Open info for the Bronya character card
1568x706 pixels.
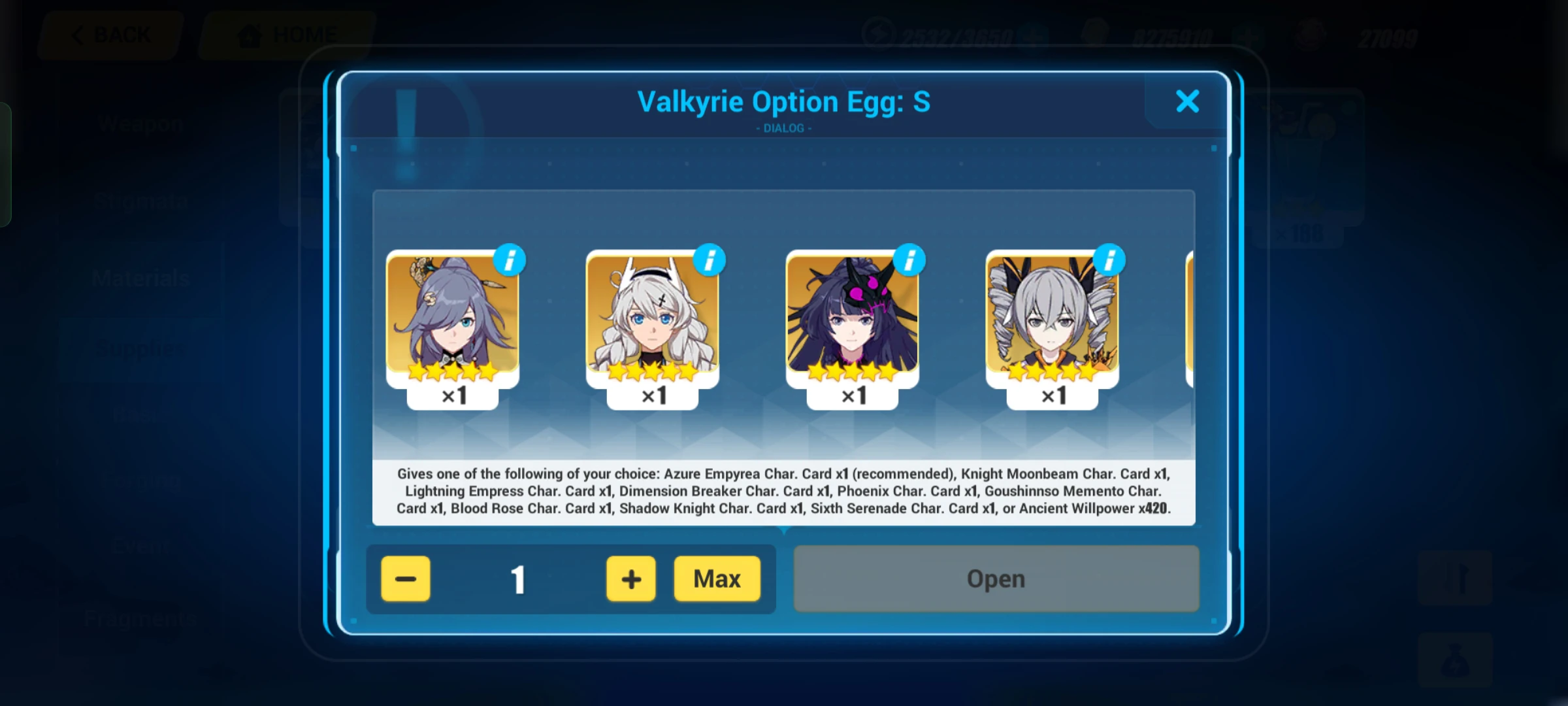pyautogui.click(x=1109, y=260)
